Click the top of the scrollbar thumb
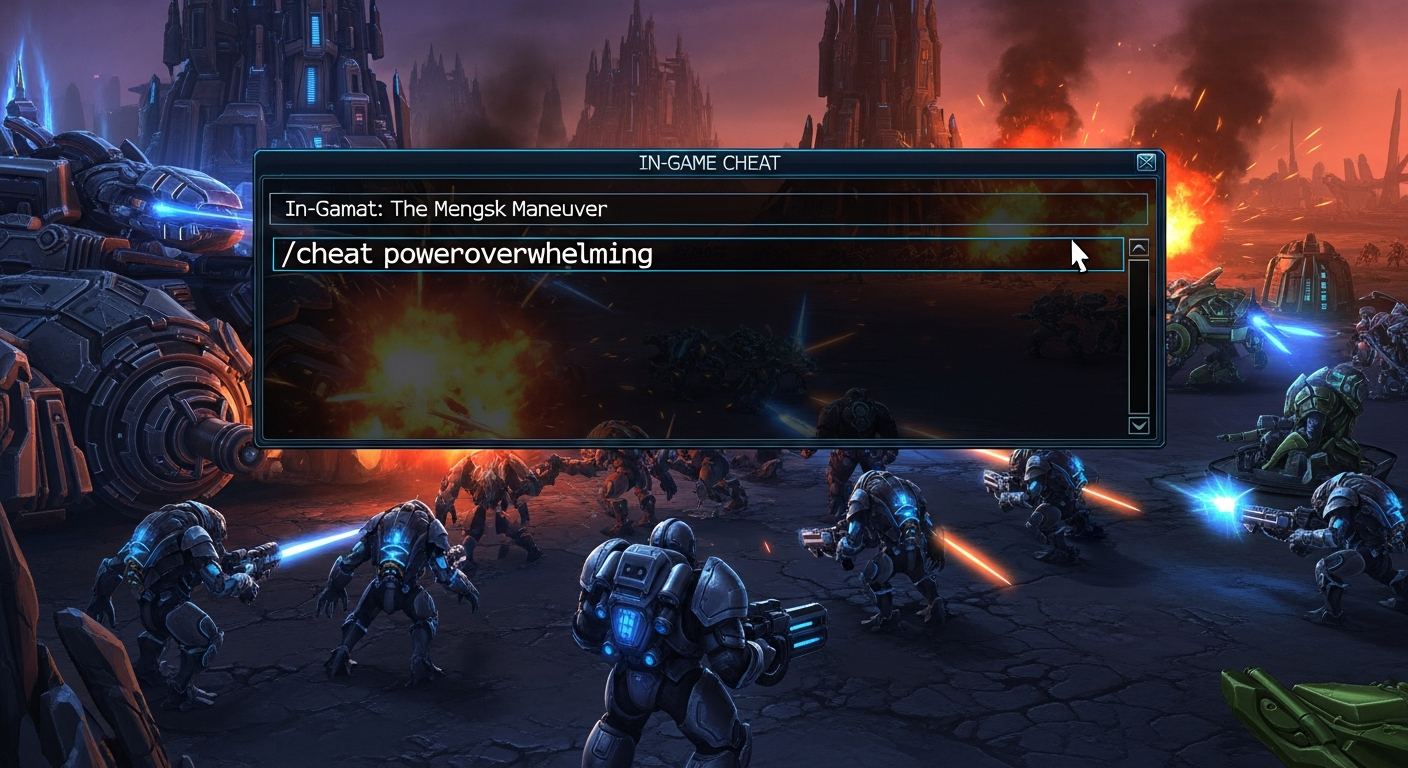Viewport: 1408px width, 768px height. click(1140, 268)
